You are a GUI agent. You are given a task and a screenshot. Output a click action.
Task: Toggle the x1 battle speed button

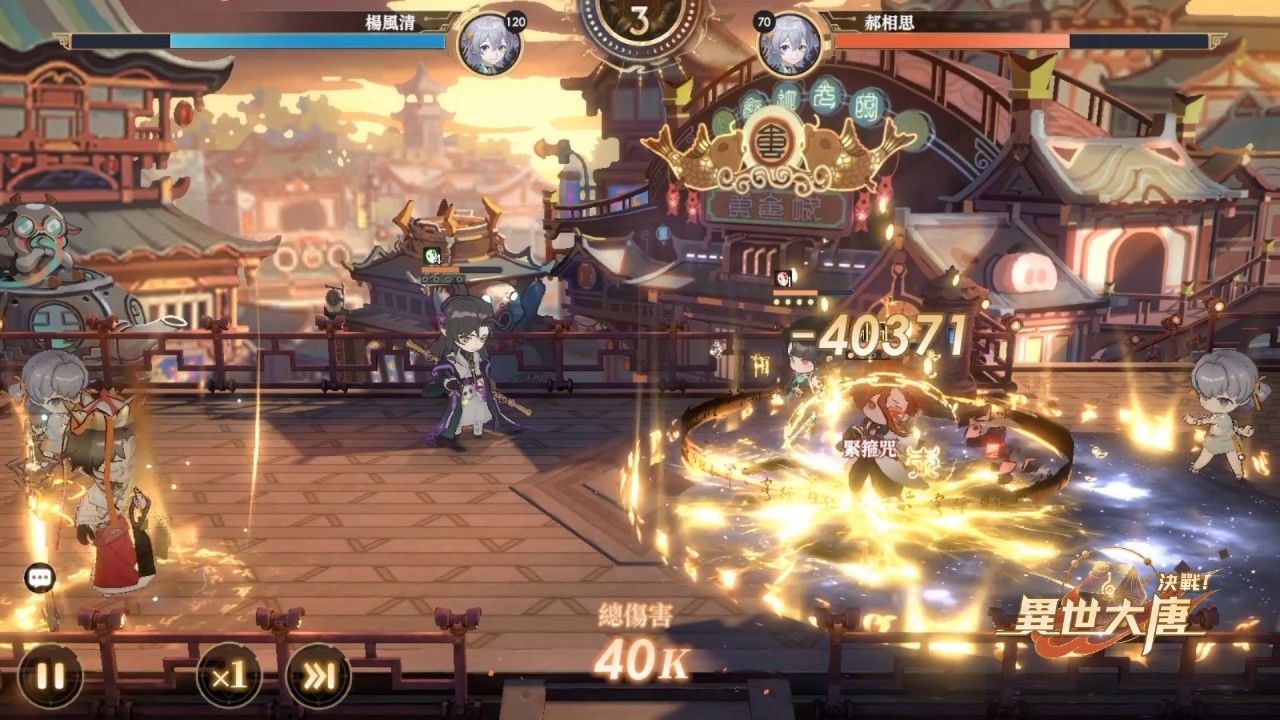point(229,675)
